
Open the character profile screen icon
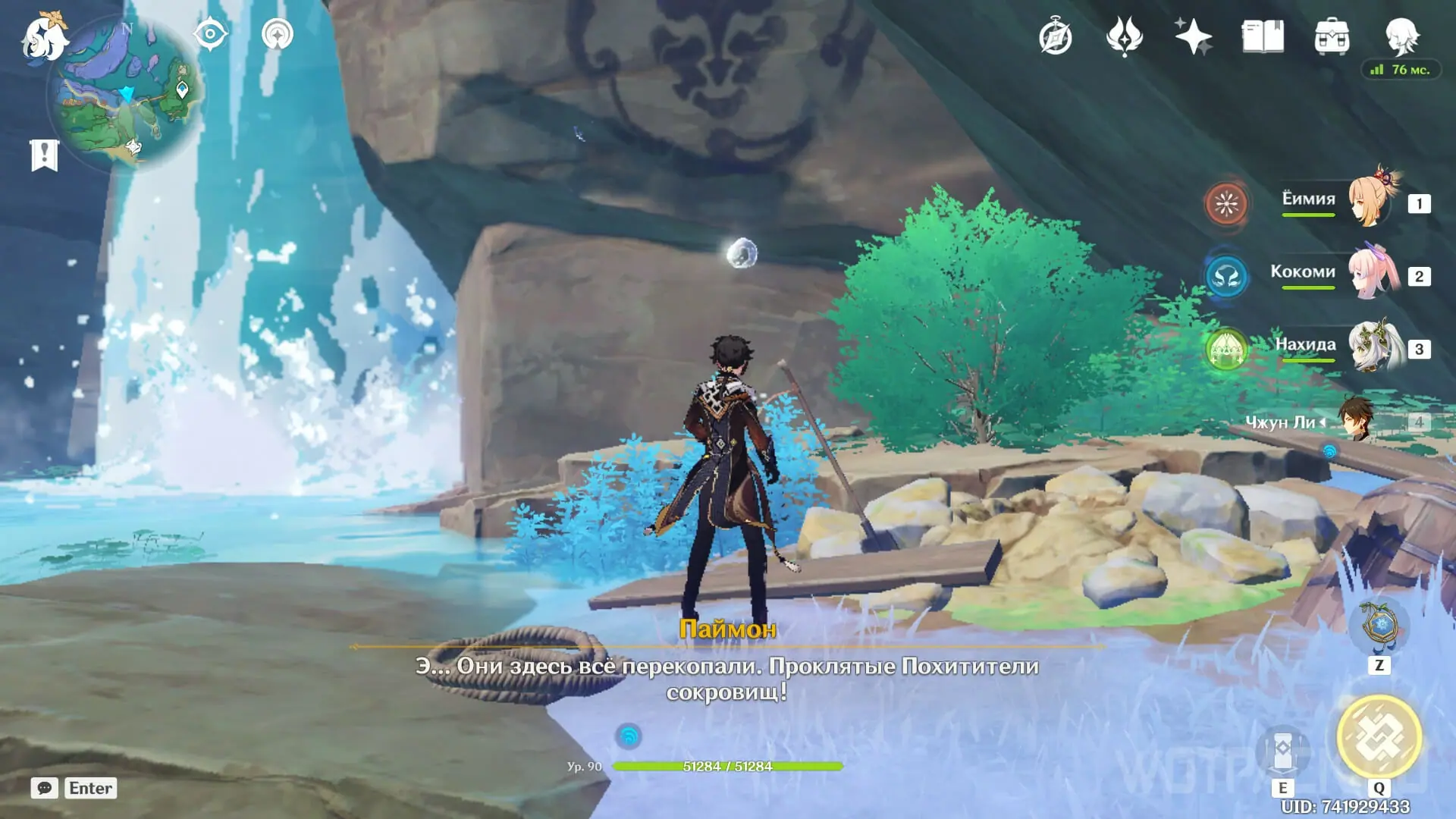click(x=1401, y=36)
